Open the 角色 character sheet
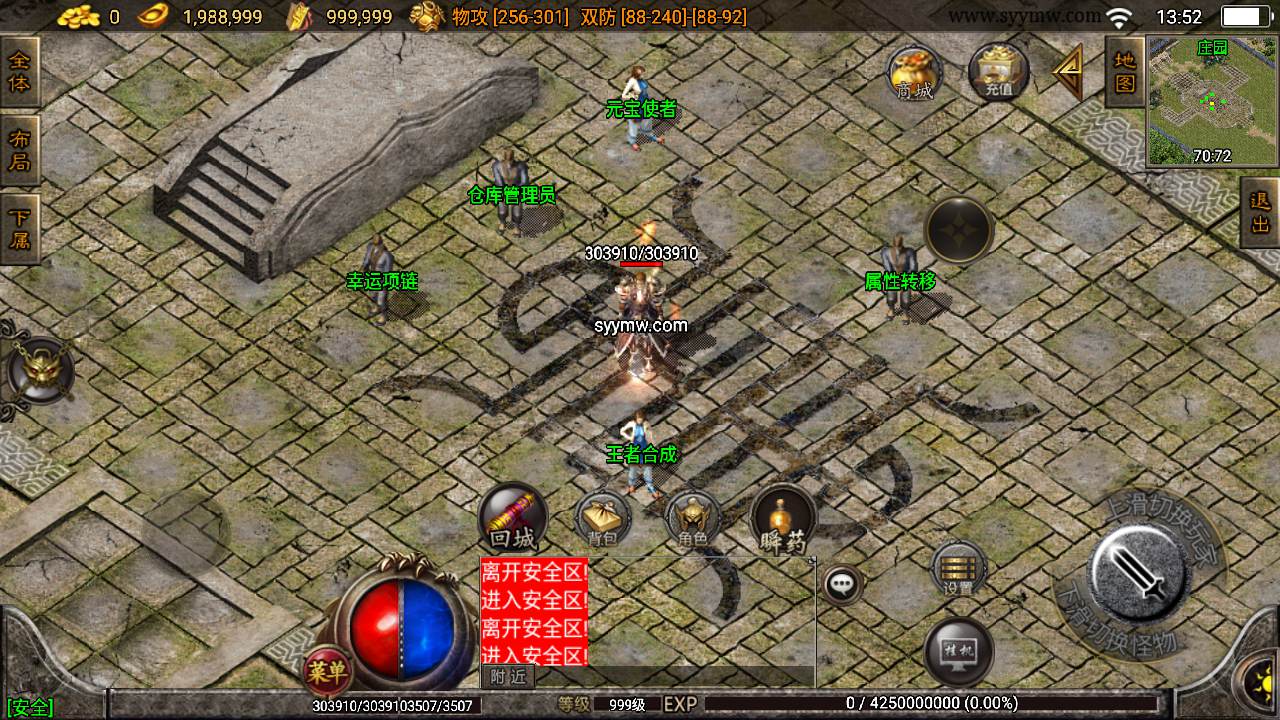 (x=692, y=520)
